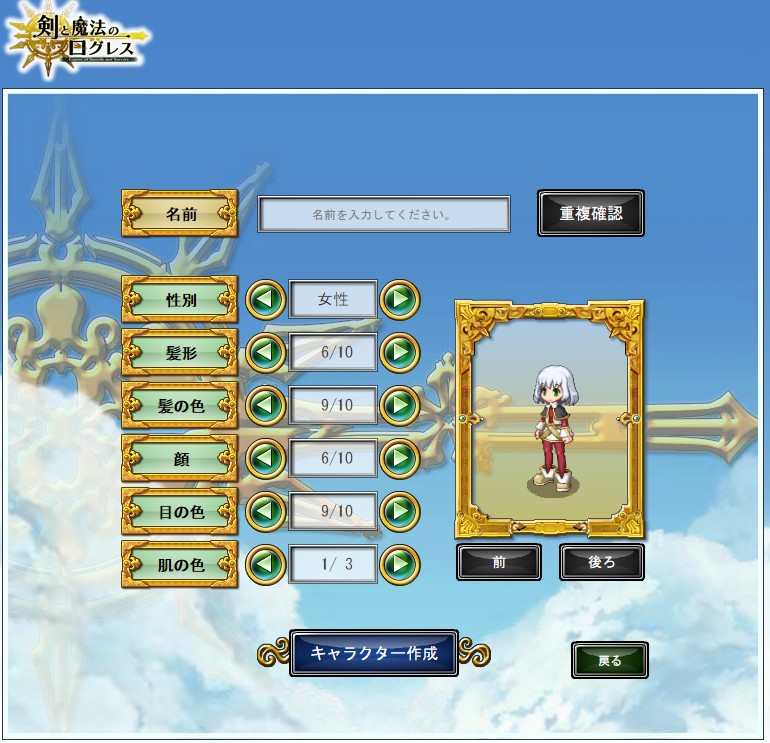Image resolution: width=770 pixels, height=743 pixels.
Task: Choose next hairstyle with 髪形 right arrow
Action: click(399, 352)
